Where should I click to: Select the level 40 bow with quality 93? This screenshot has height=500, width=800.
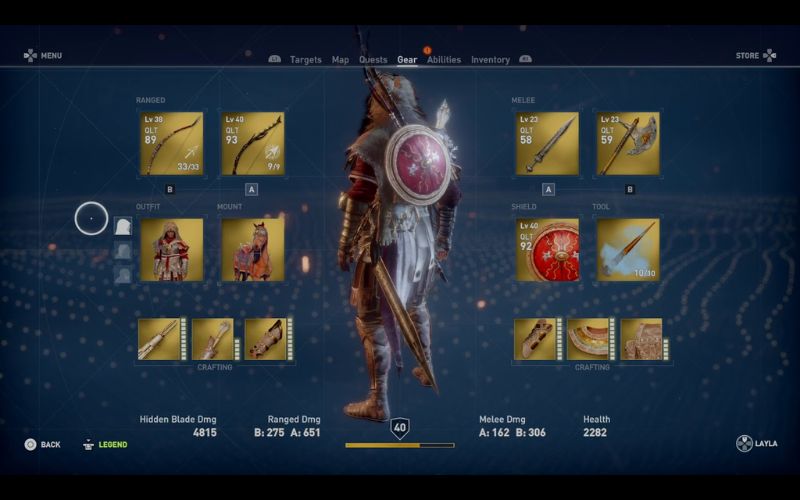tap(252, 143)
